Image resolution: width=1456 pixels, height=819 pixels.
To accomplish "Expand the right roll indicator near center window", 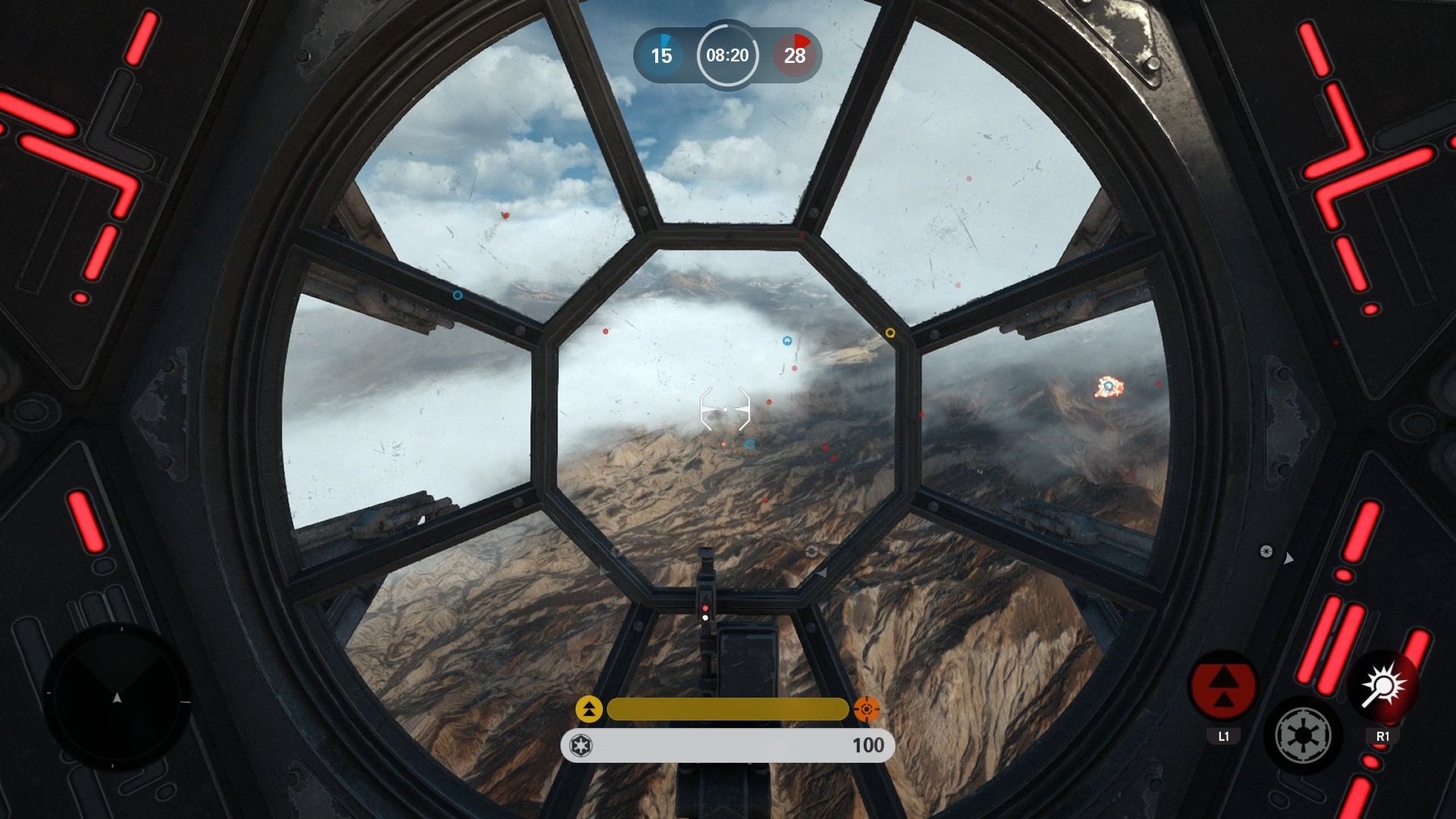I will click(811, 551).
